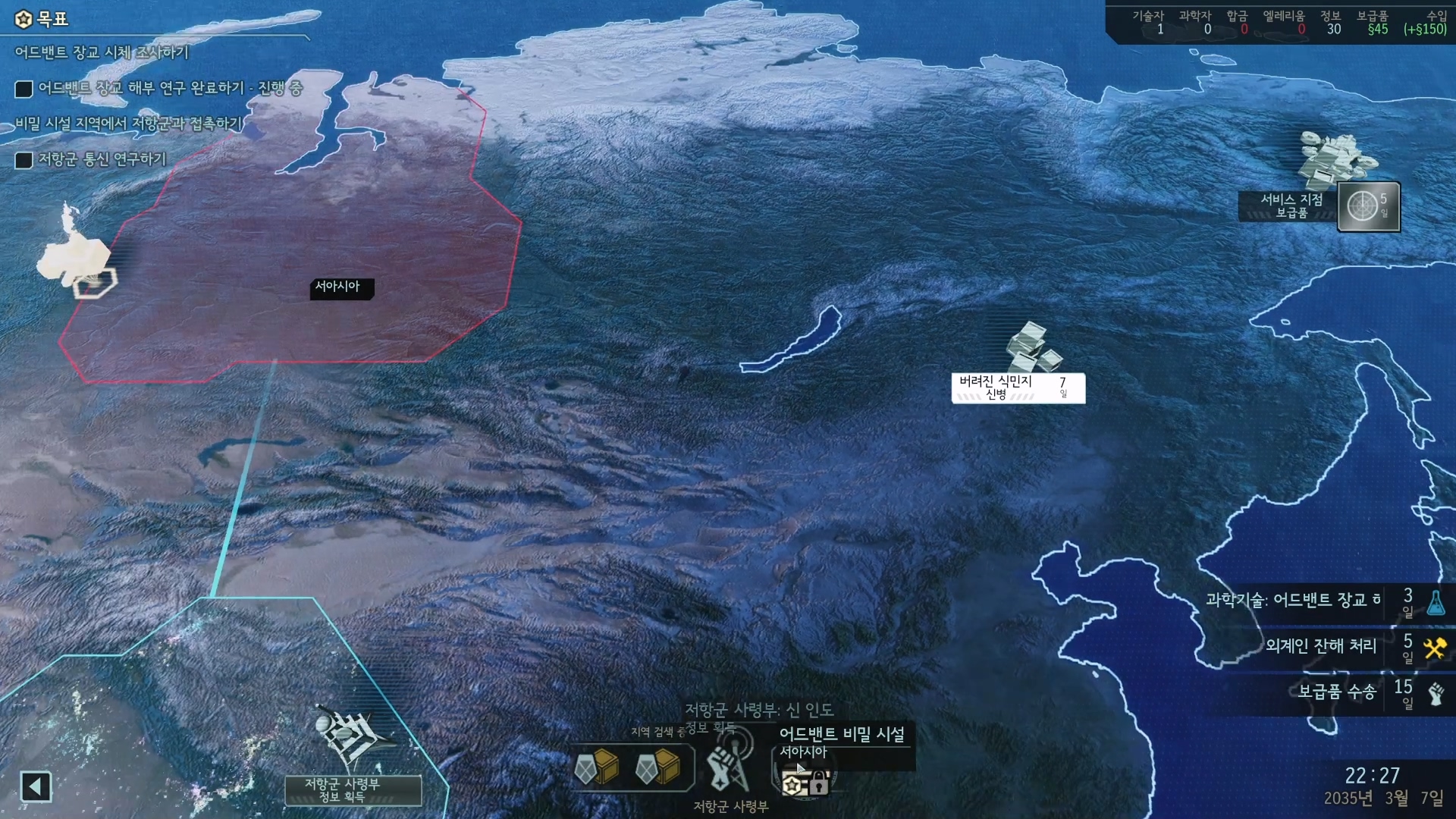Viewport: 1456px width, 819px height.
Task: Open the 버려진 식민지 scan site
Action: pyautogui.click(x=1017, y=388)
